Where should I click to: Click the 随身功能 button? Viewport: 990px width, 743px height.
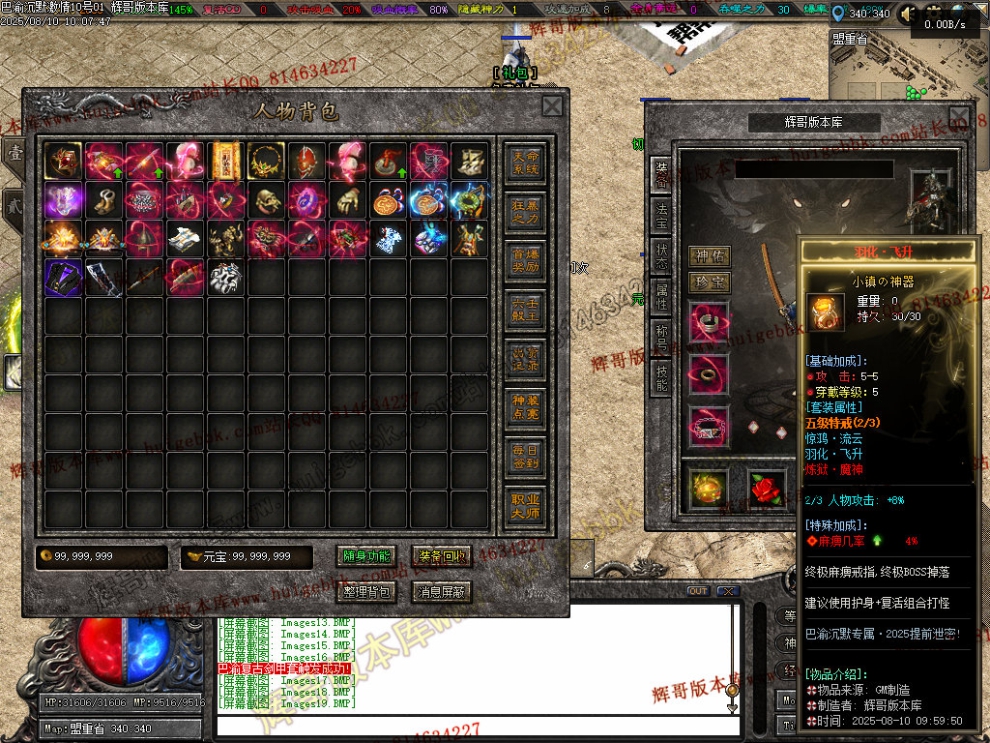point(367,557)
